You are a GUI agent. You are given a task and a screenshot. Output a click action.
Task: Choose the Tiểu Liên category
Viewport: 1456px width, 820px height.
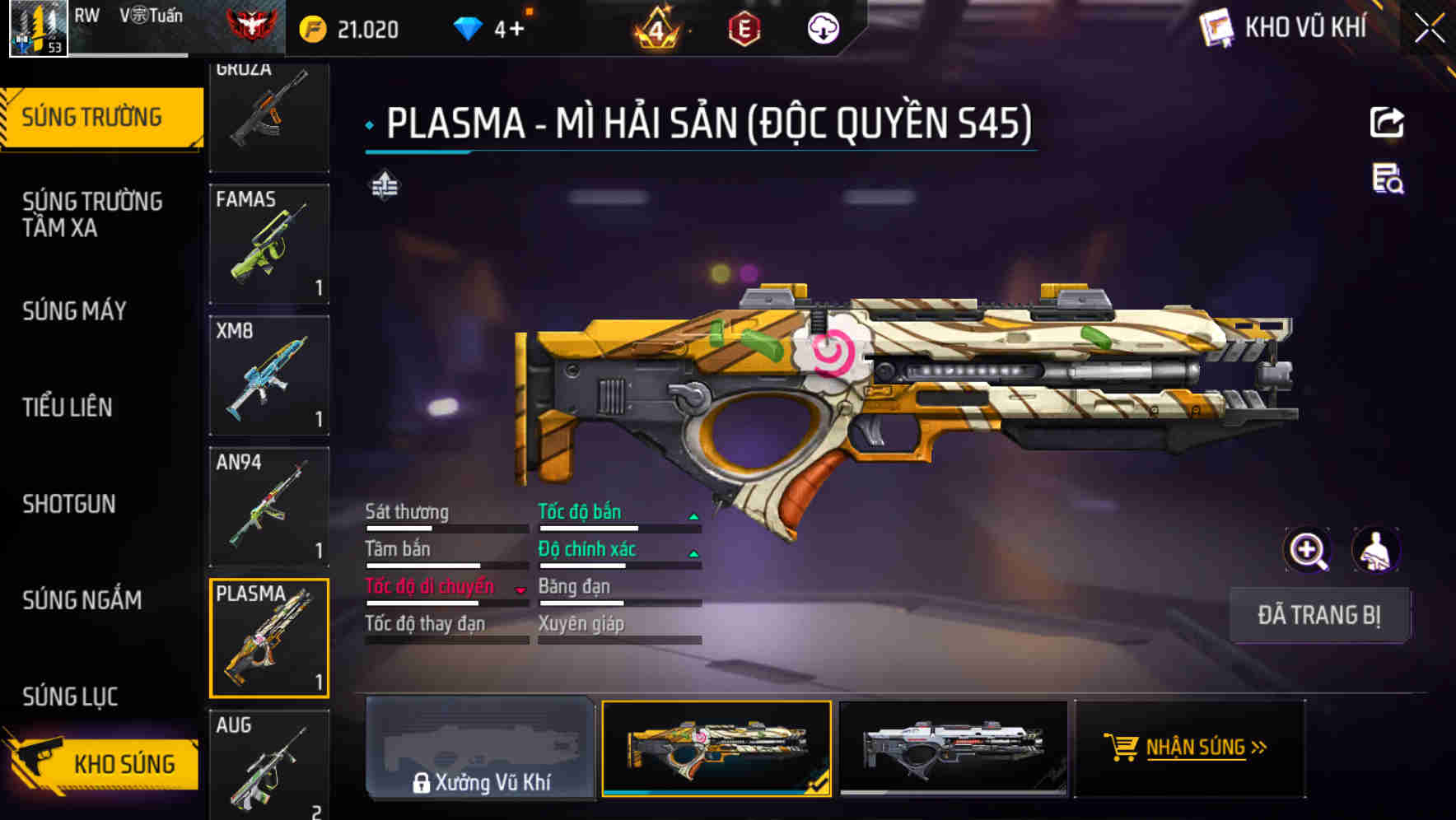[68, 408]
